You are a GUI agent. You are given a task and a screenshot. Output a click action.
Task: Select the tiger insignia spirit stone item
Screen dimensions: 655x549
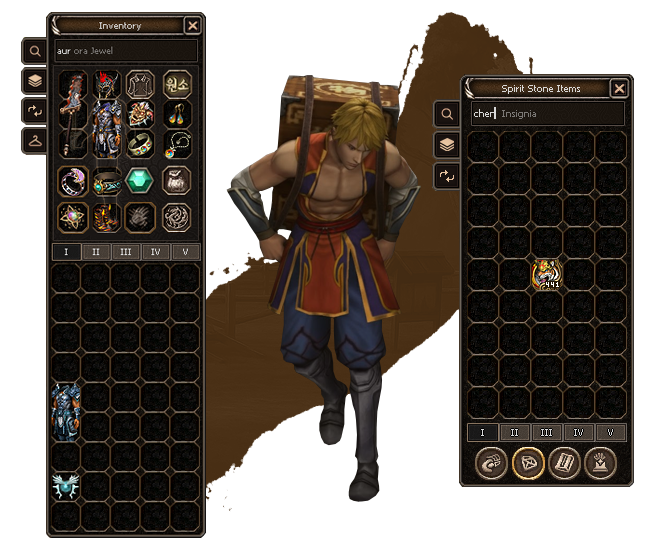(x=547, y=274)
